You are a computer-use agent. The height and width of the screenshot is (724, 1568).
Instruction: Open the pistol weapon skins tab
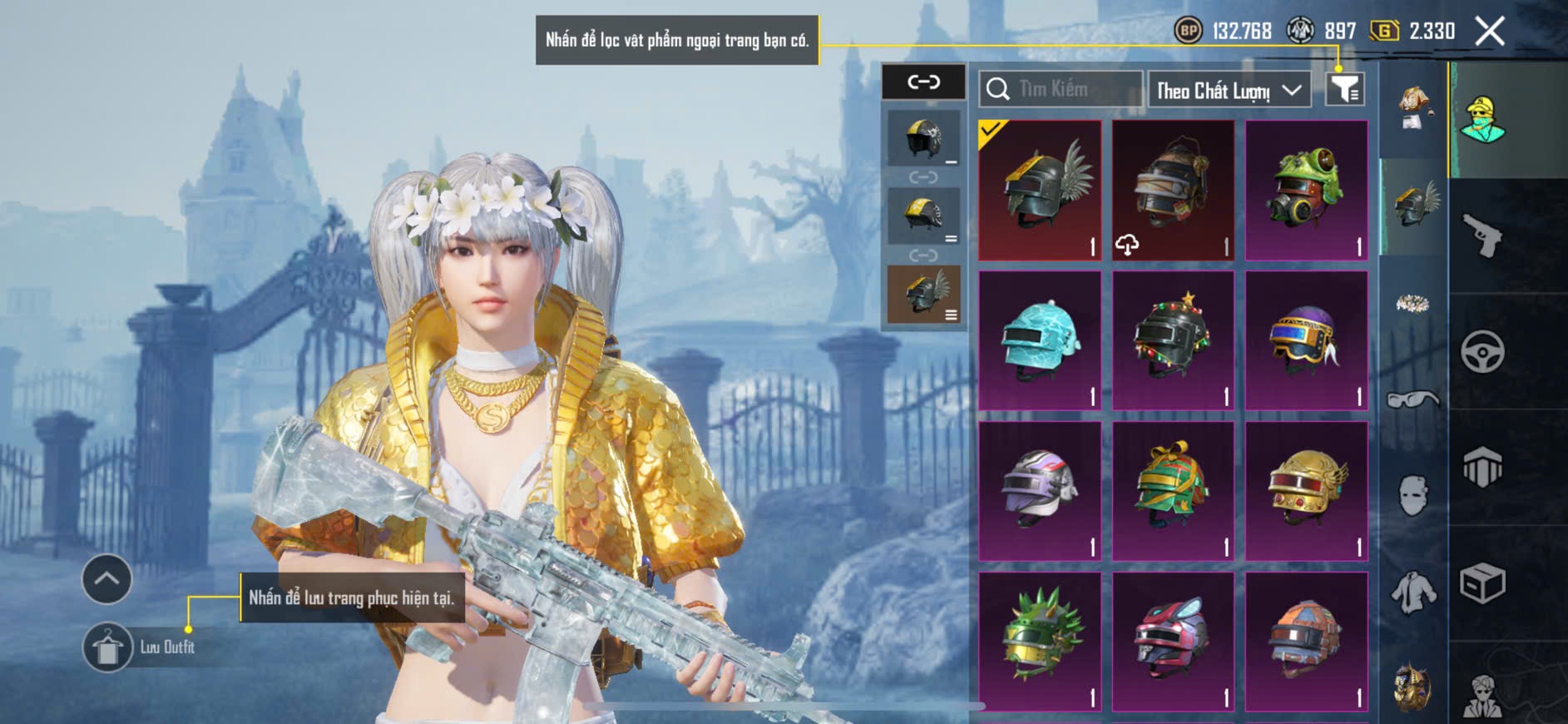point(1482,236)
